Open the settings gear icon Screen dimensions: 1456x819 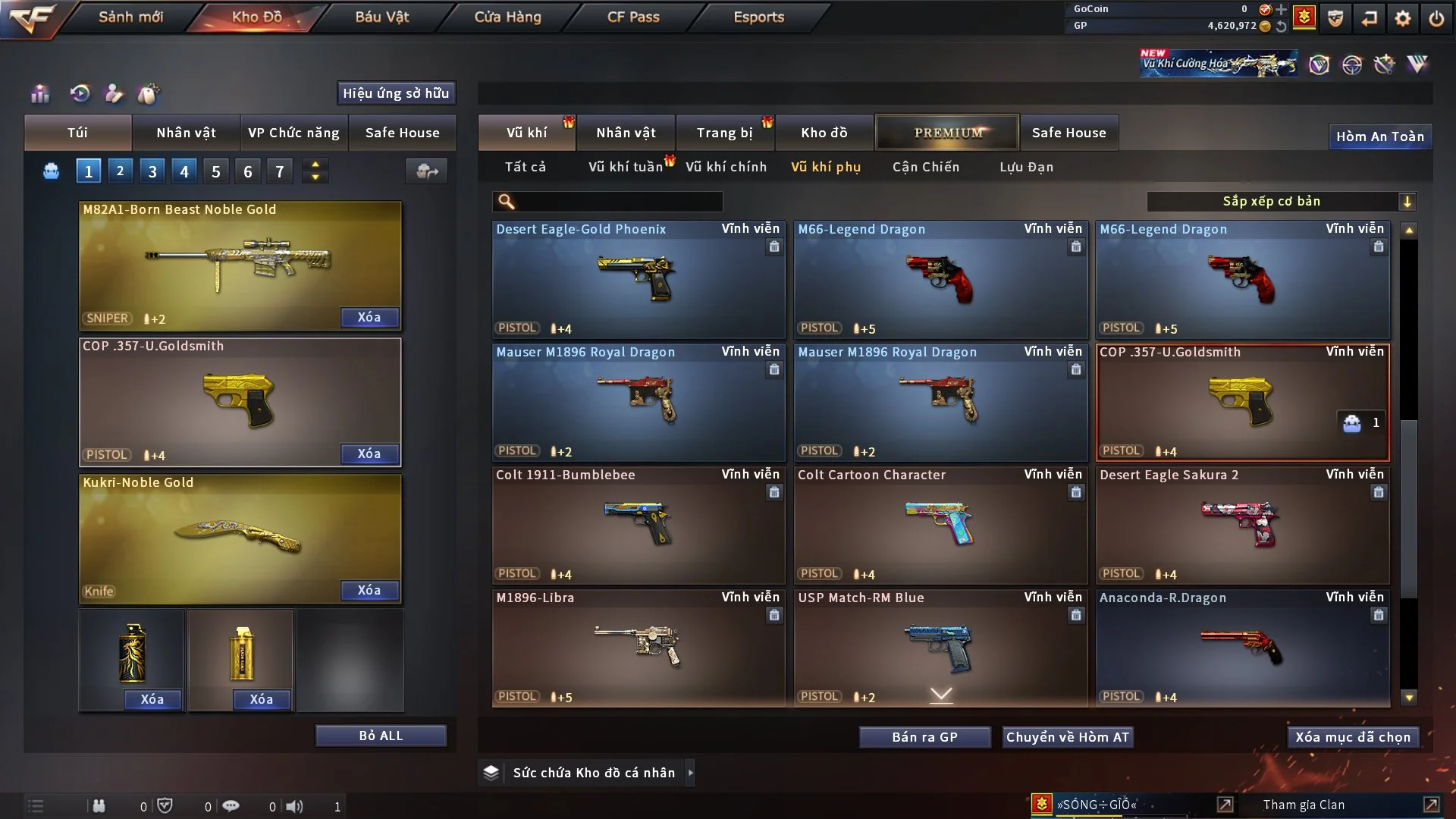tap(1403, 18)
